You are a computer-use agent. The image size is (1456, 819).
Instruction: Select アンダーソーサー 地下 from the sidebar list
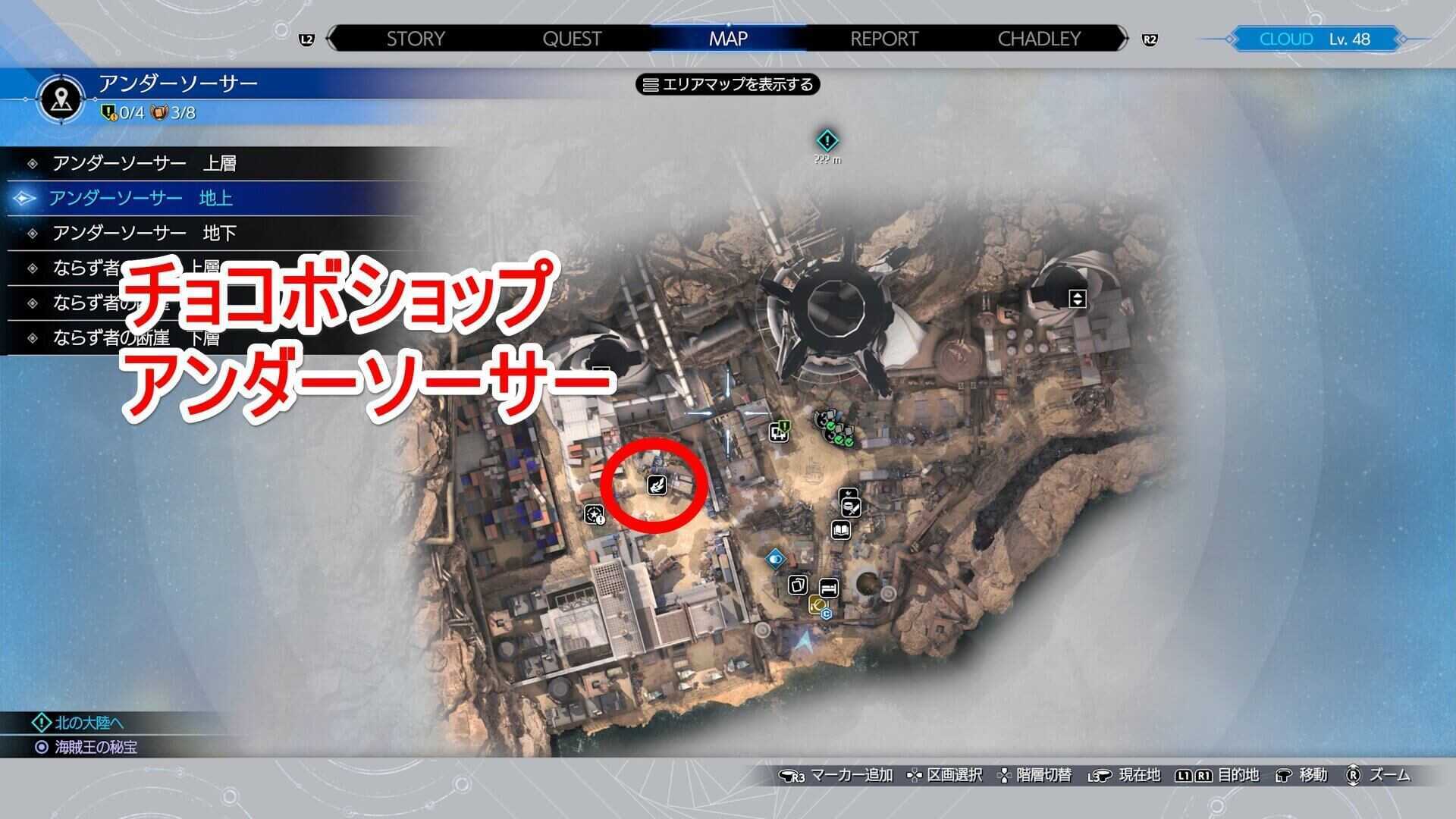tap(144, 232)
